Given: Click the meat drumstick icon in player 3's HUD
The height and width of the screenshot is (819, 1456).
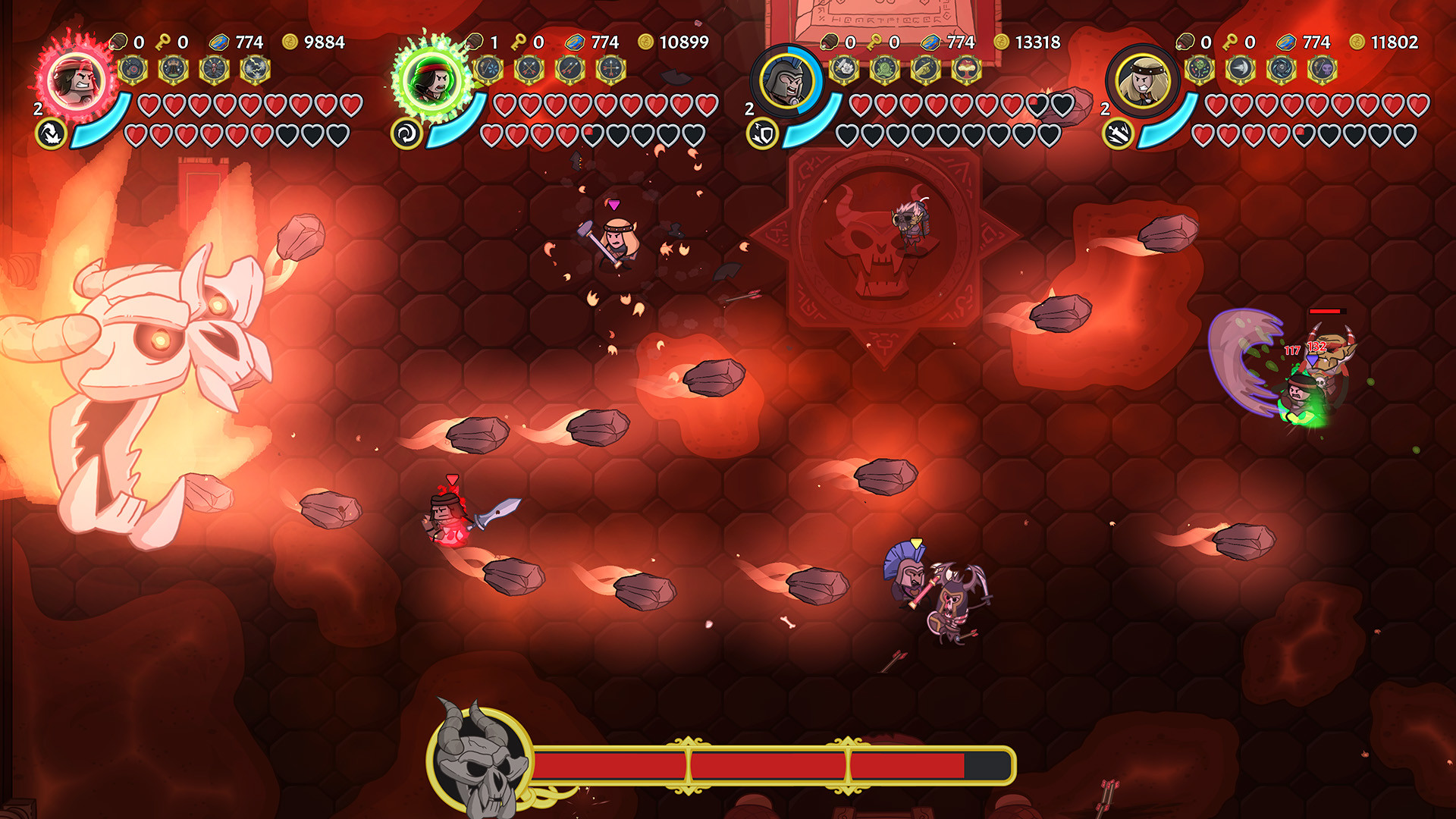Looking at the screenshot, I should (x=830, y=42).
